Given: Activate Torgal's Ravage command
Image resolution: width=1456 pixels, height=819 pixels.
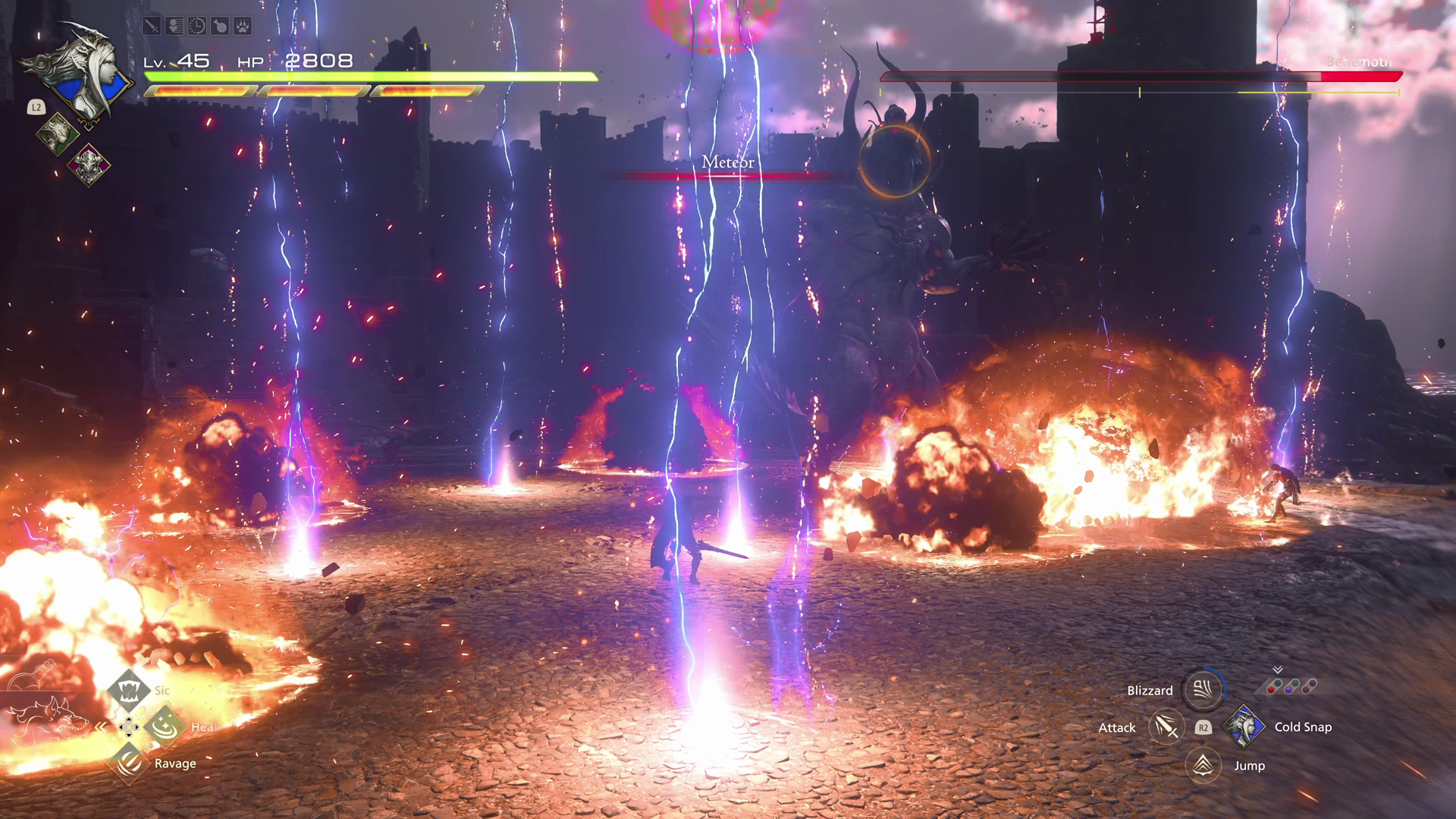Looking at the screenshot, I should pyautogui.click(x=129, y=762).
